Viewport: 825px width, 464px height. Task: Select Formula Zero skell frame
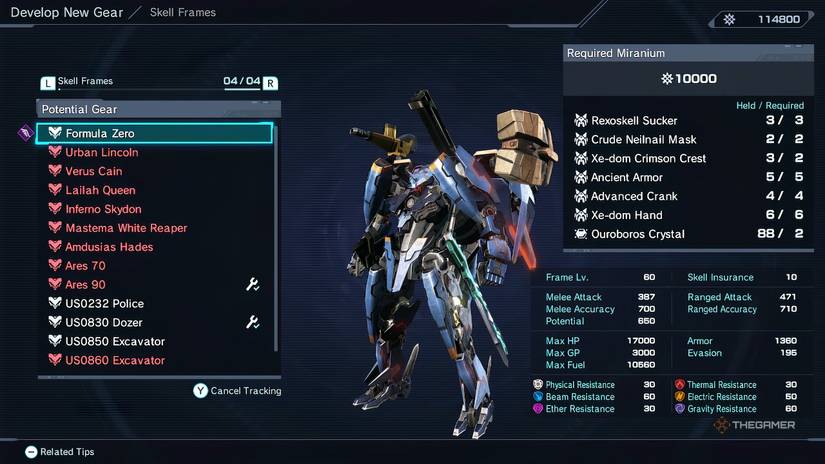100,133
